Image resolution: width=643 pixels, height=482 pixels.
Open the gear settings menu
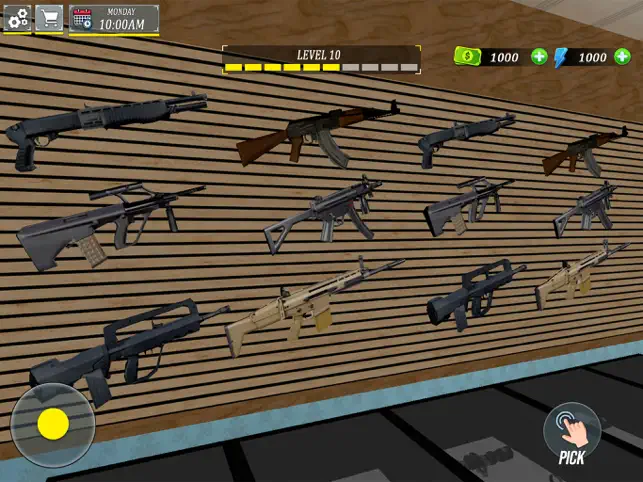pos(16,18)
